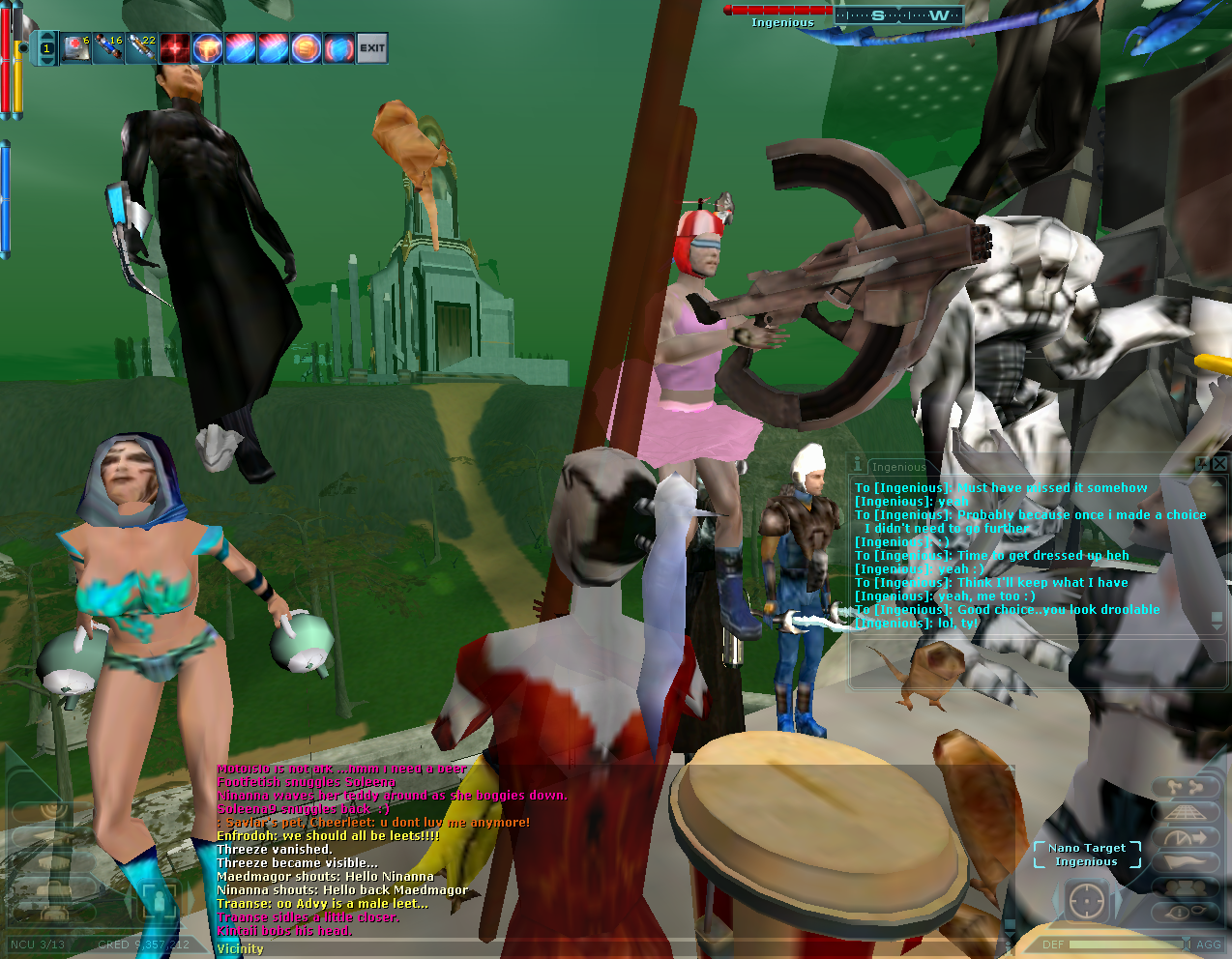Screen dimensions: 1232x959
Task: Open the padlock menu button
Action: point(53,886)
